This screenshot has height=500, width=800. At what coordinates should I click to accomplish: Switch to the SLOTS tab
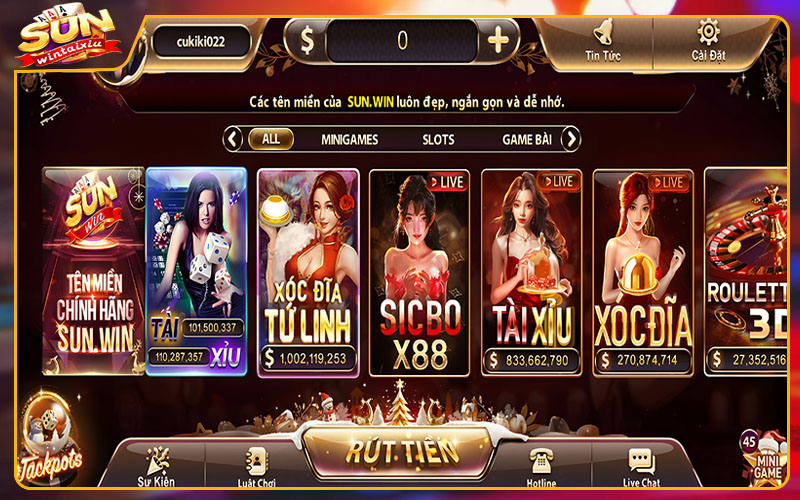coord(438,139)
